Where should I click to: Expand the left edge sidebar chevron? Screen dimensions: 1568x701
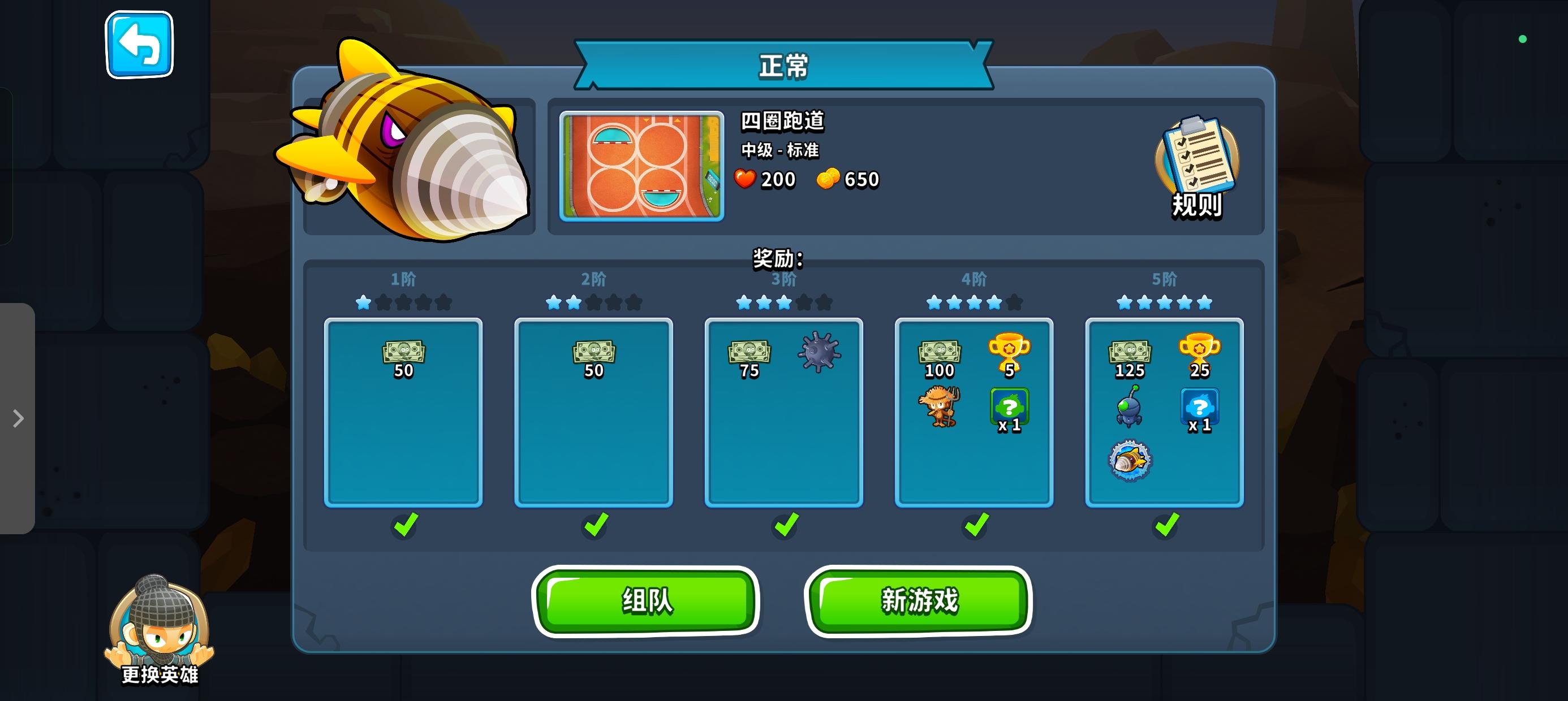(16, 419)
